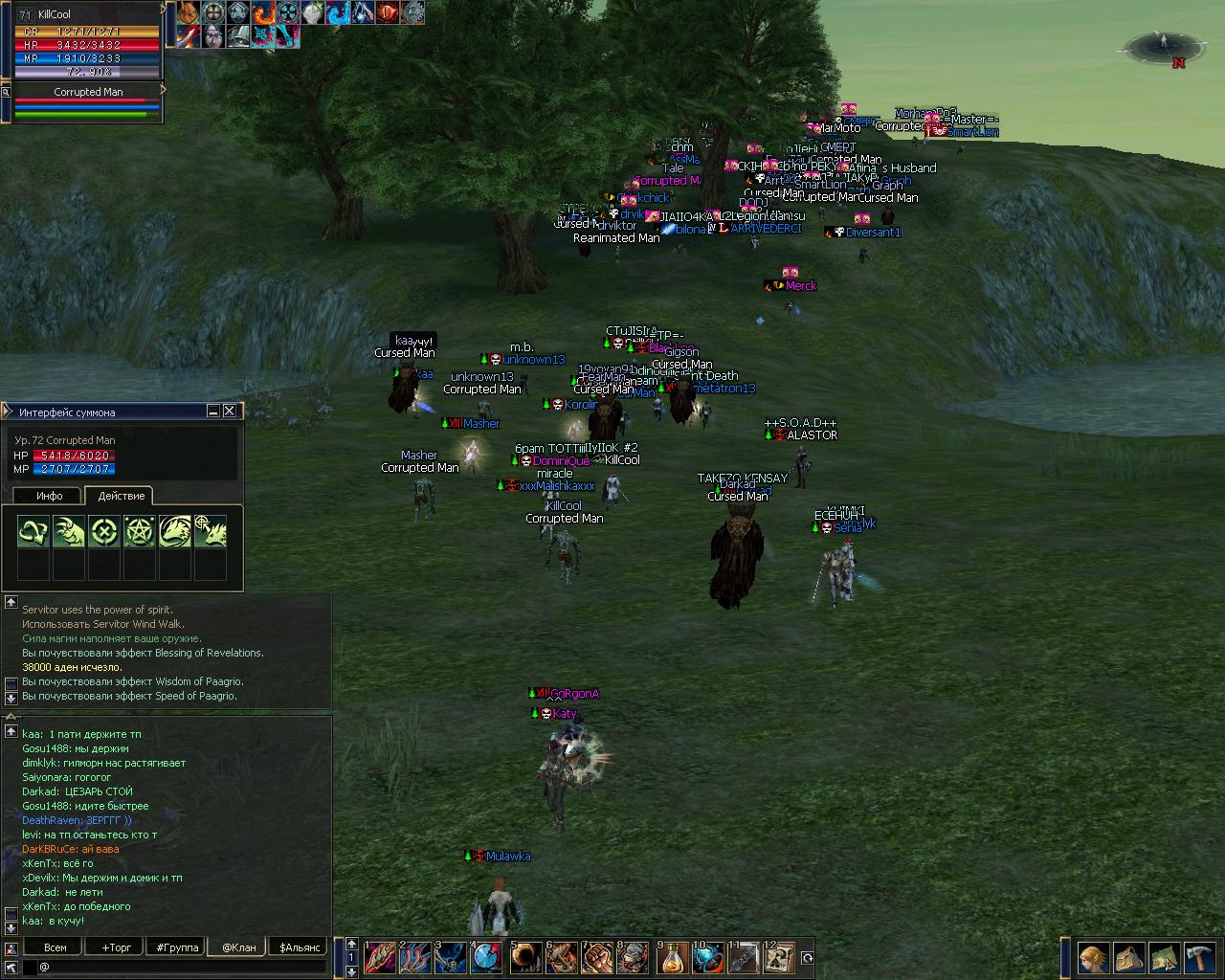Rotate the hotbar lock button
The image size is (1225, 980).
click(x=807, y=957)
